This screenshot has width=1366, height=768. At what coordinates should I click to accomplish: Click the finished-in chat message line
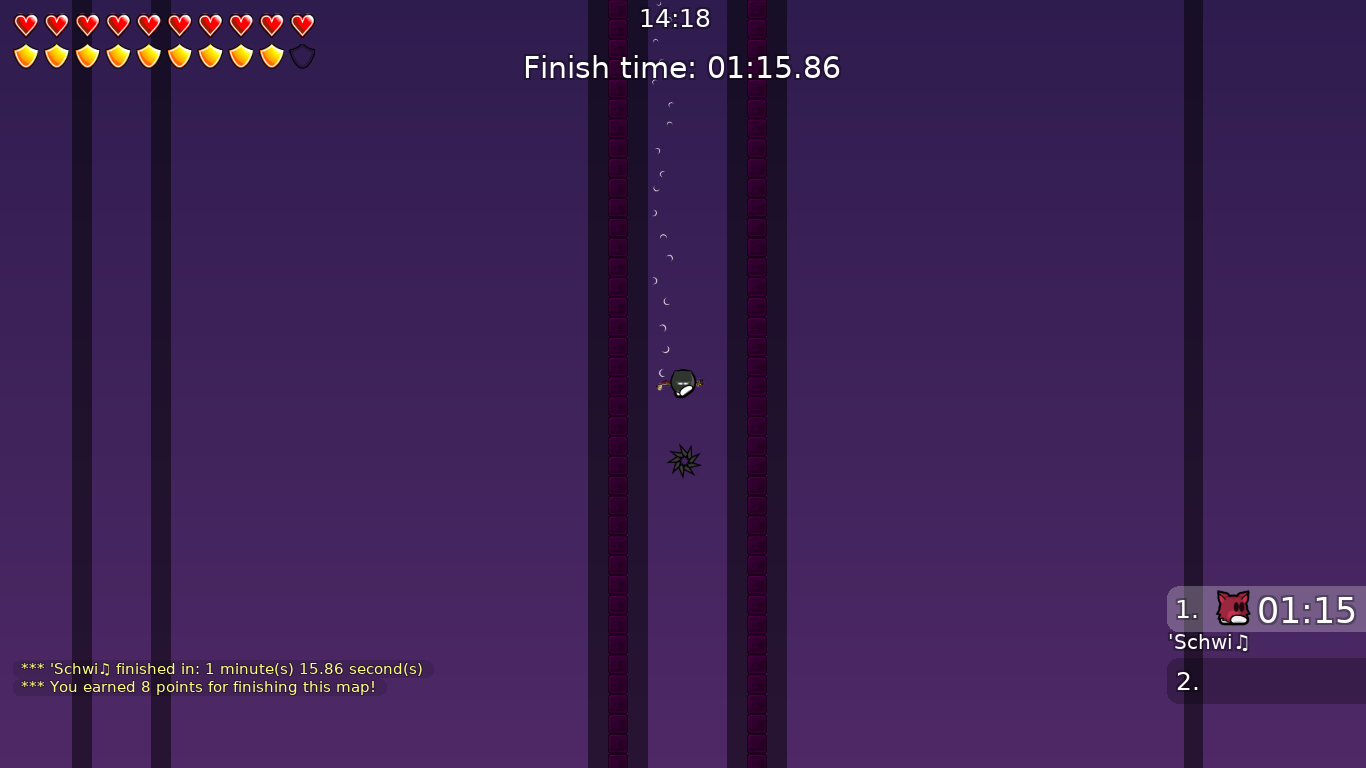point(220,669)
